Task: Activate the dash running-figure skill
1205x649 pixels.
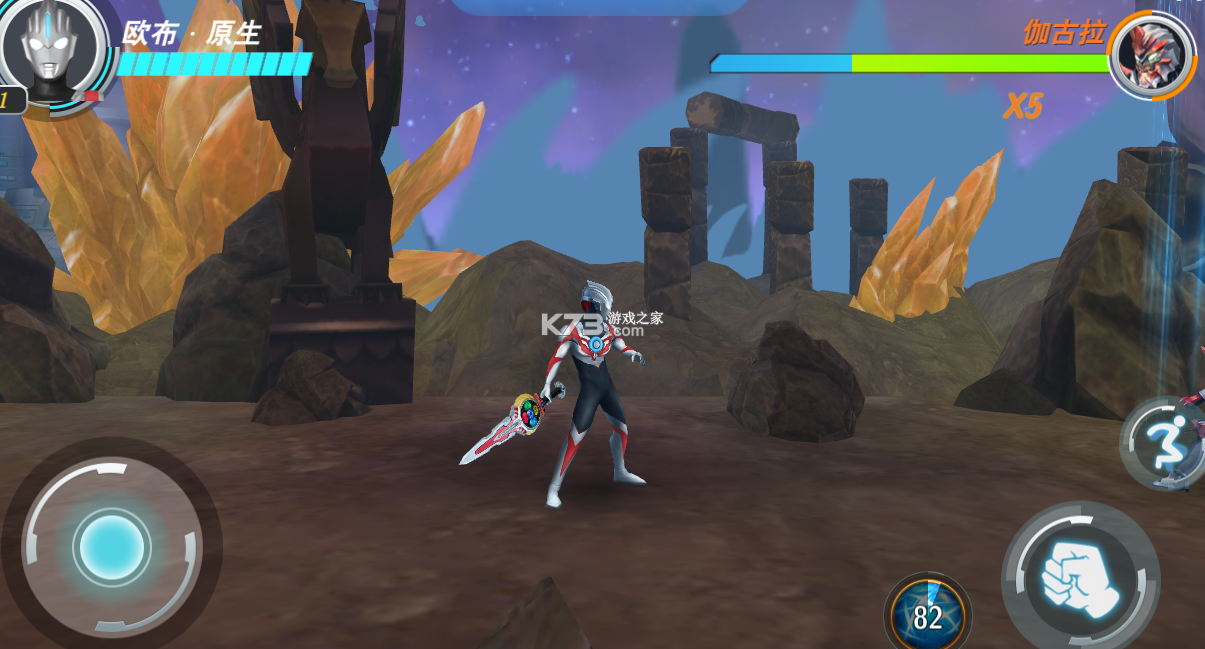Action: pyautogui.click(x=1160, y=442)
